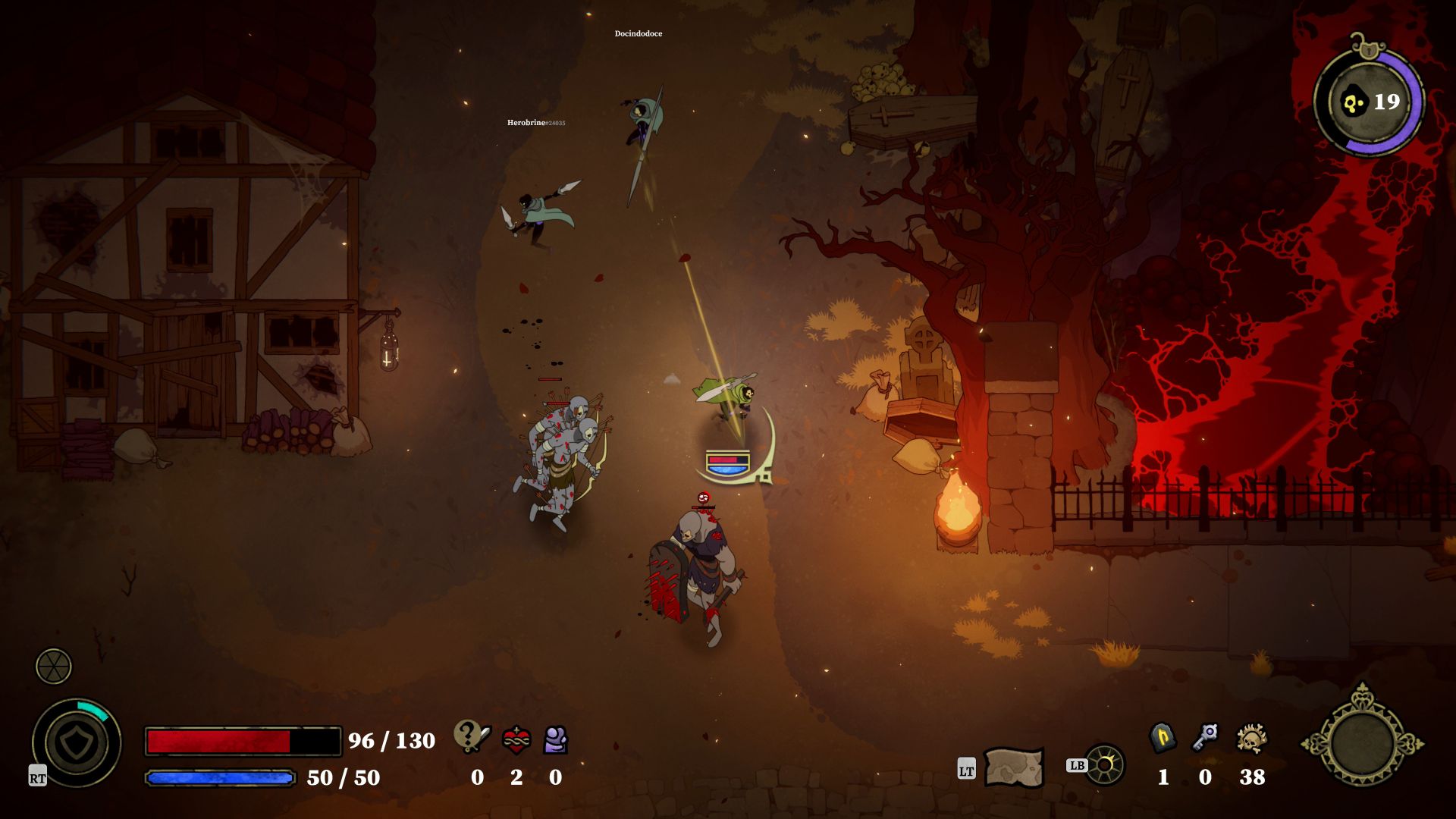The image size is (1456, 819).
Task: Click the glowing rune stone icon
Action: [x=1163, y=738]
